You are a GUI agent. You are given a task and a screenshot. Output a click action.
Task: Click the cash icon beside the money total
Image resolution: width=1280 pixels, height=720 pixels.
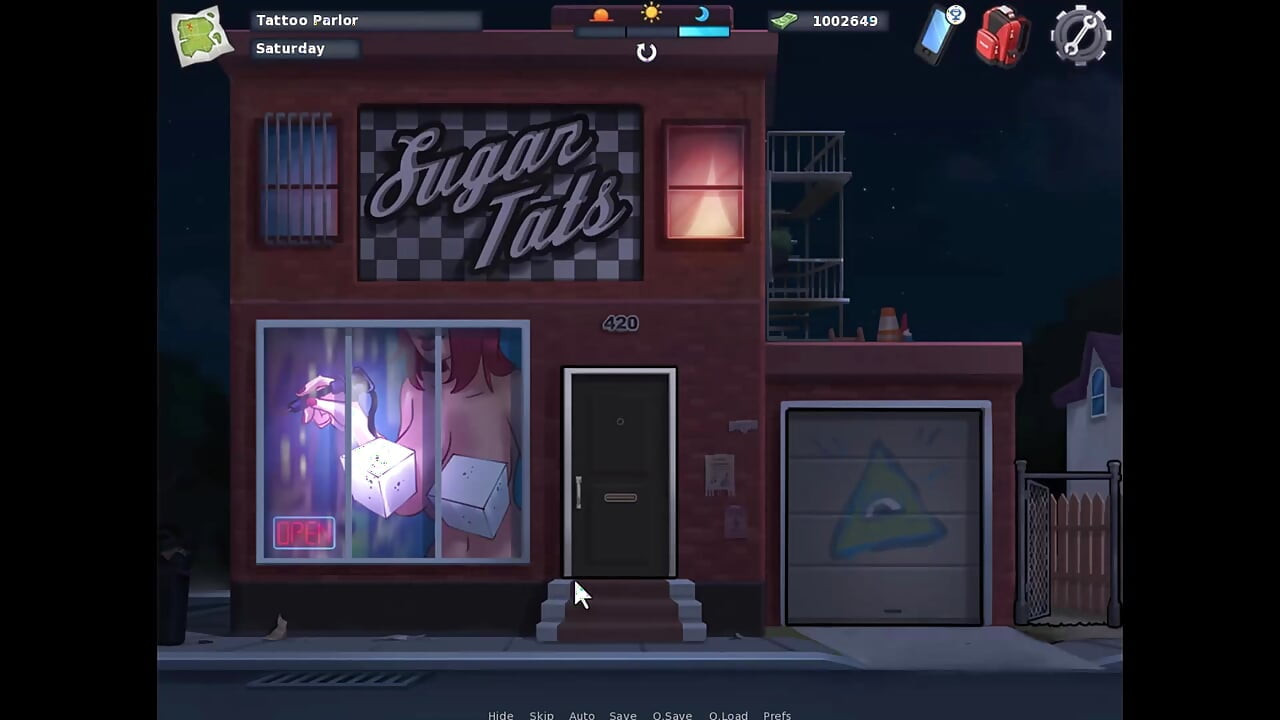tap(786, 20)
